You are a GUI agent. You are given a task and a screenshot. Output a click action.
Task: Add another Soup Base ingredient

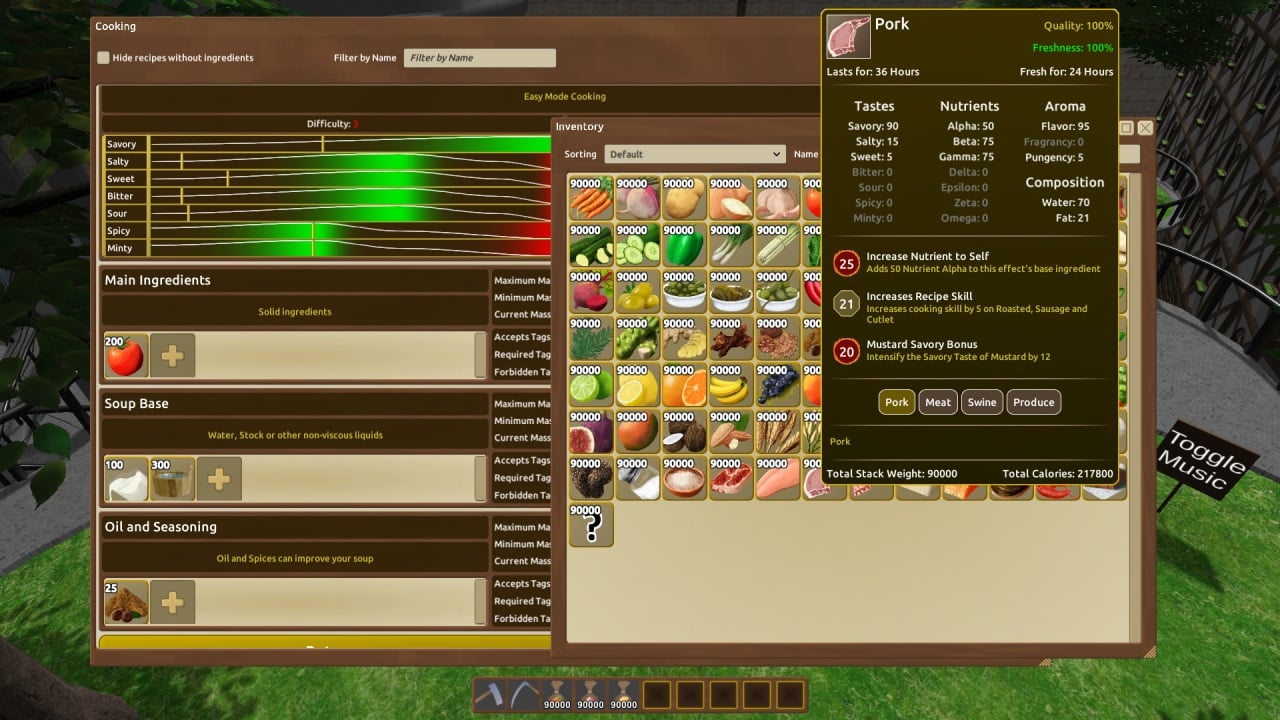pyautogui.click(x=219, y=479)
